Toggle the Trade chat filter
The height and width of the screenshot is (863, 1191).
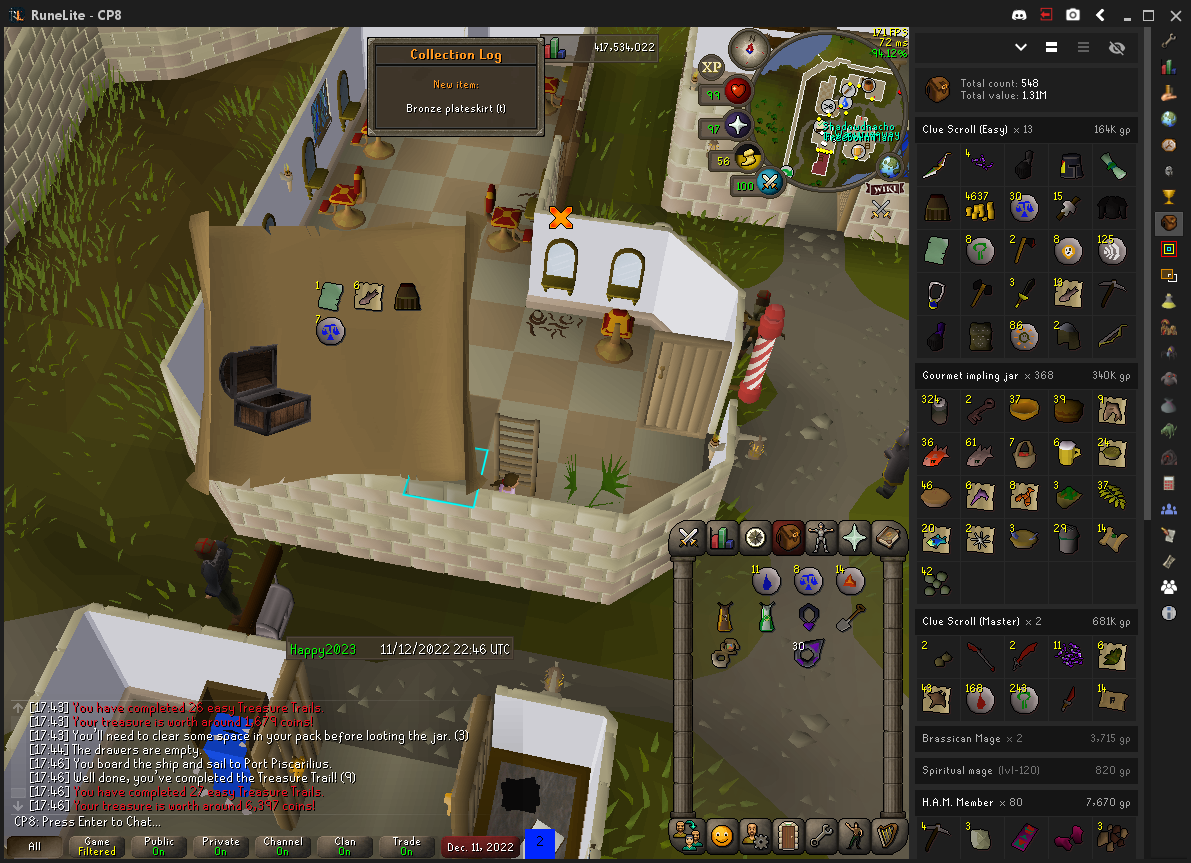(406, 847)
